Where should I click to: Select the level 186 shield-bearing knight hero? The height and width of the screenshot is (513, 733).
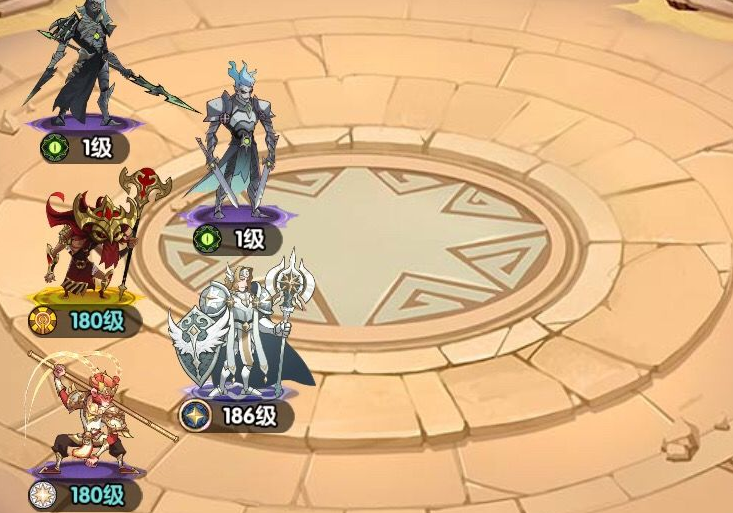237,330
